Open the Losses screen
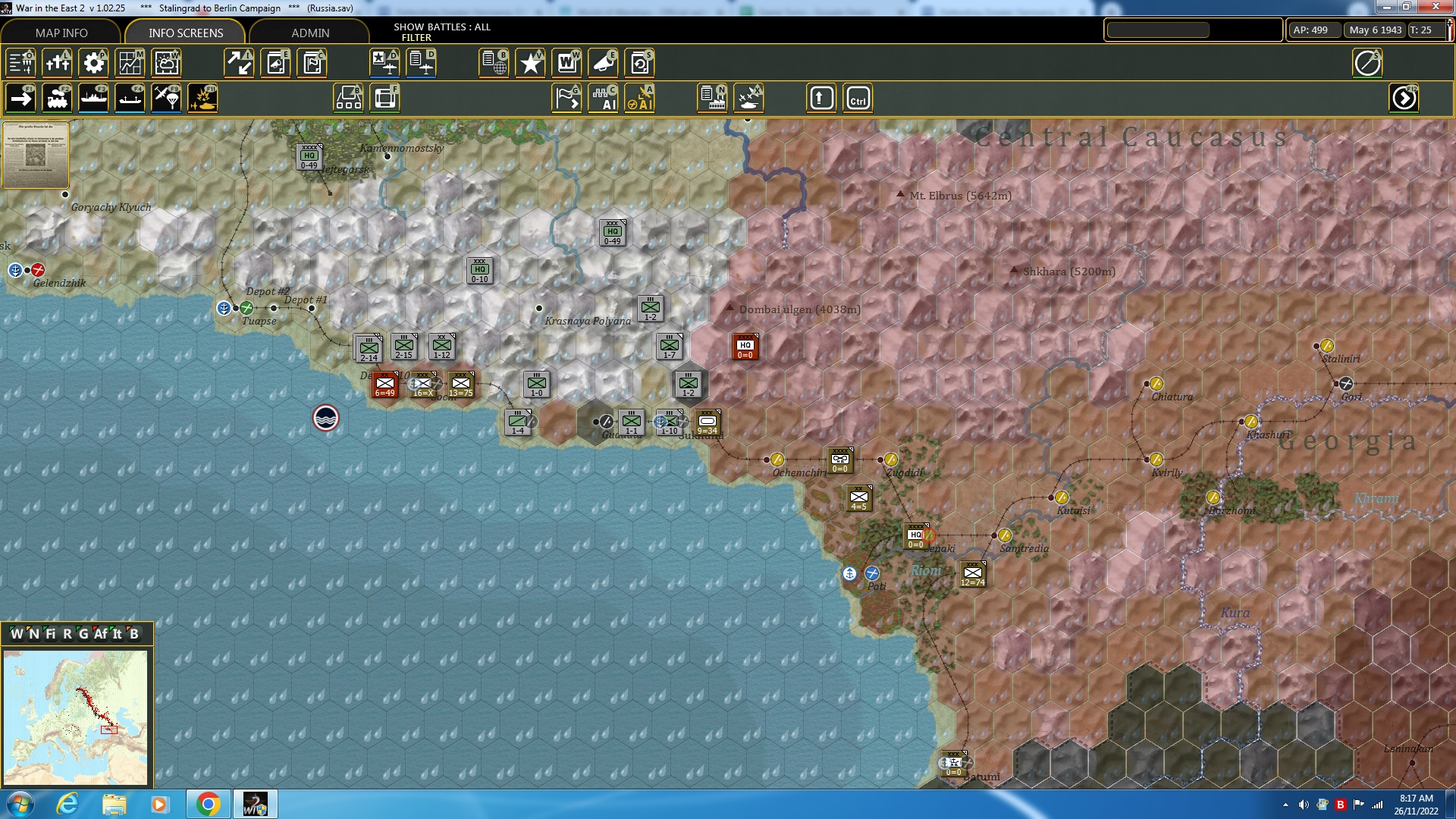Viewport: 1456px width, 819px height. coord(58,63)
